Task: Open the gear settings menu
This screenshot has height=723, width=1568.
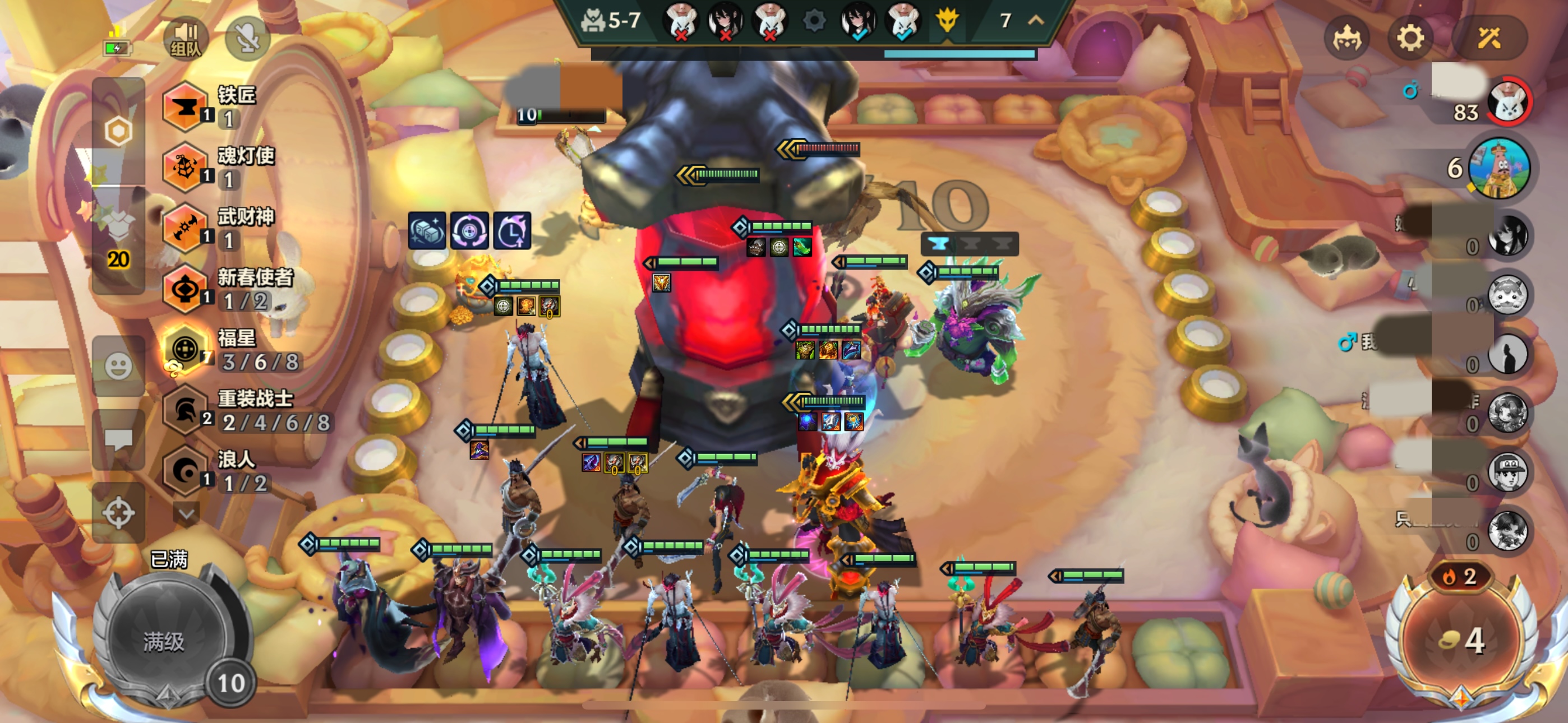Action: coord(1410,38)
